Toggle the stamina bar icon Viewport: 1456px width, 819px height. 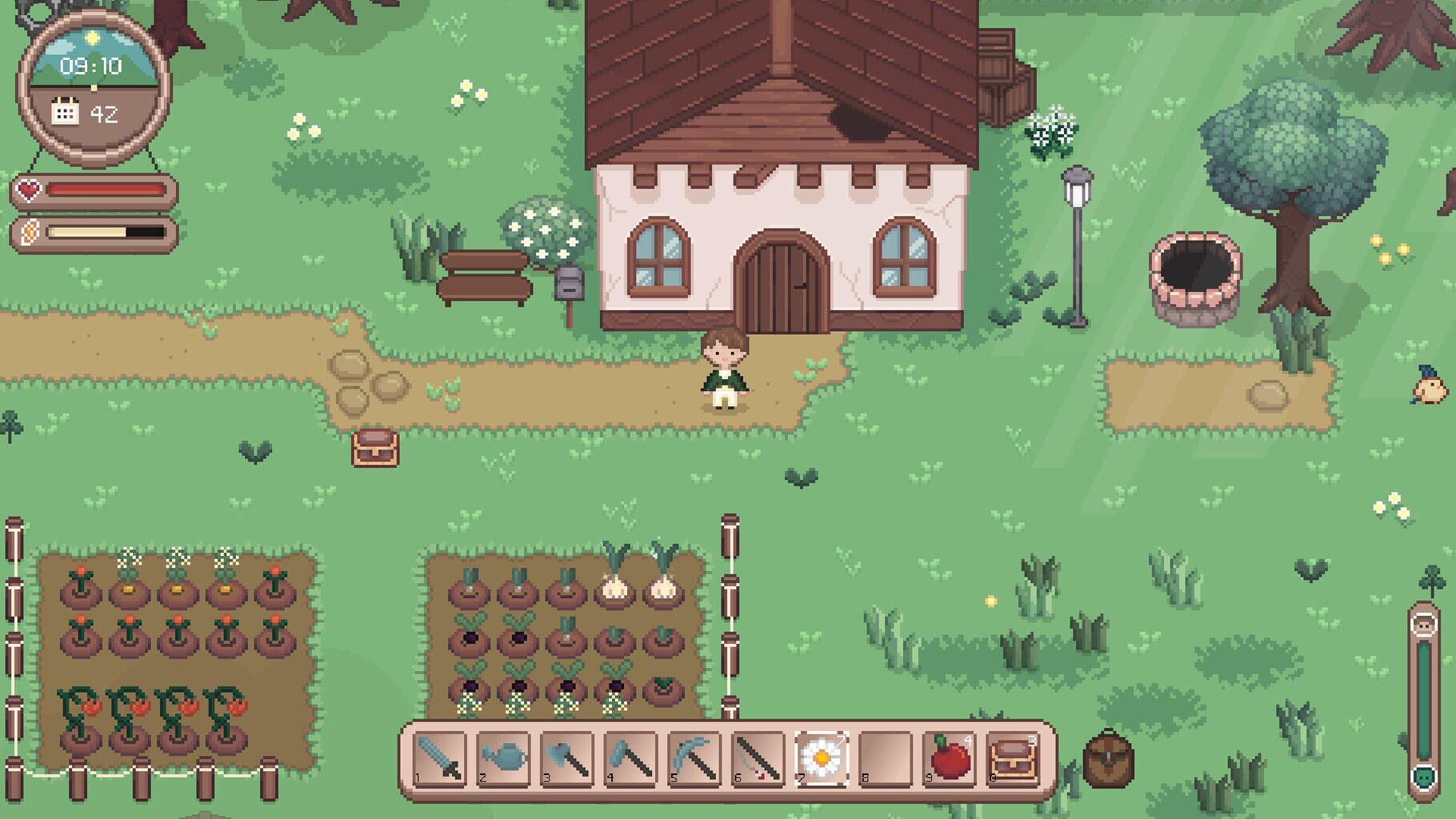coord(28,233)
